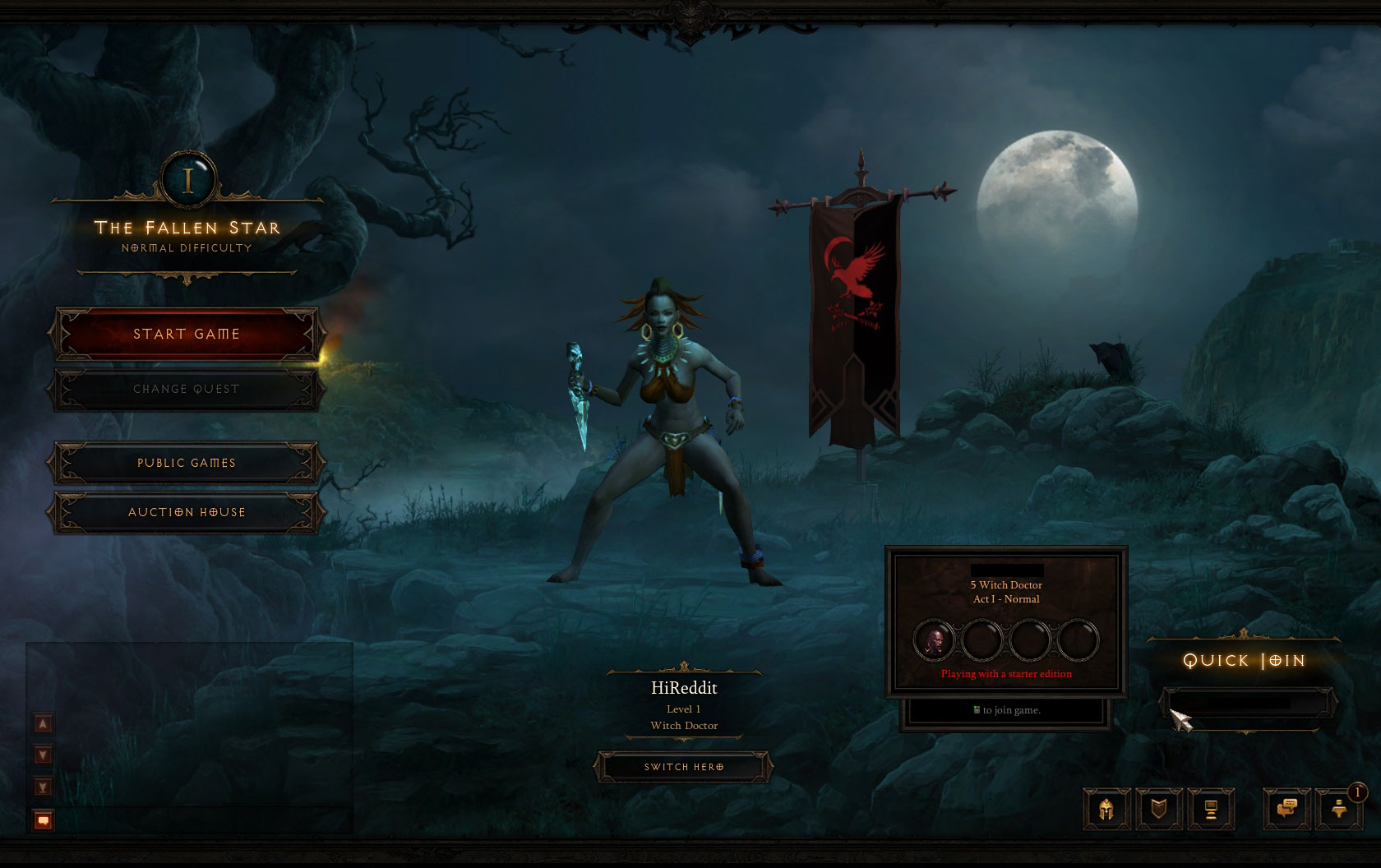Click the chat down arrow button
Screen dimensions: 1381x868
43,755
